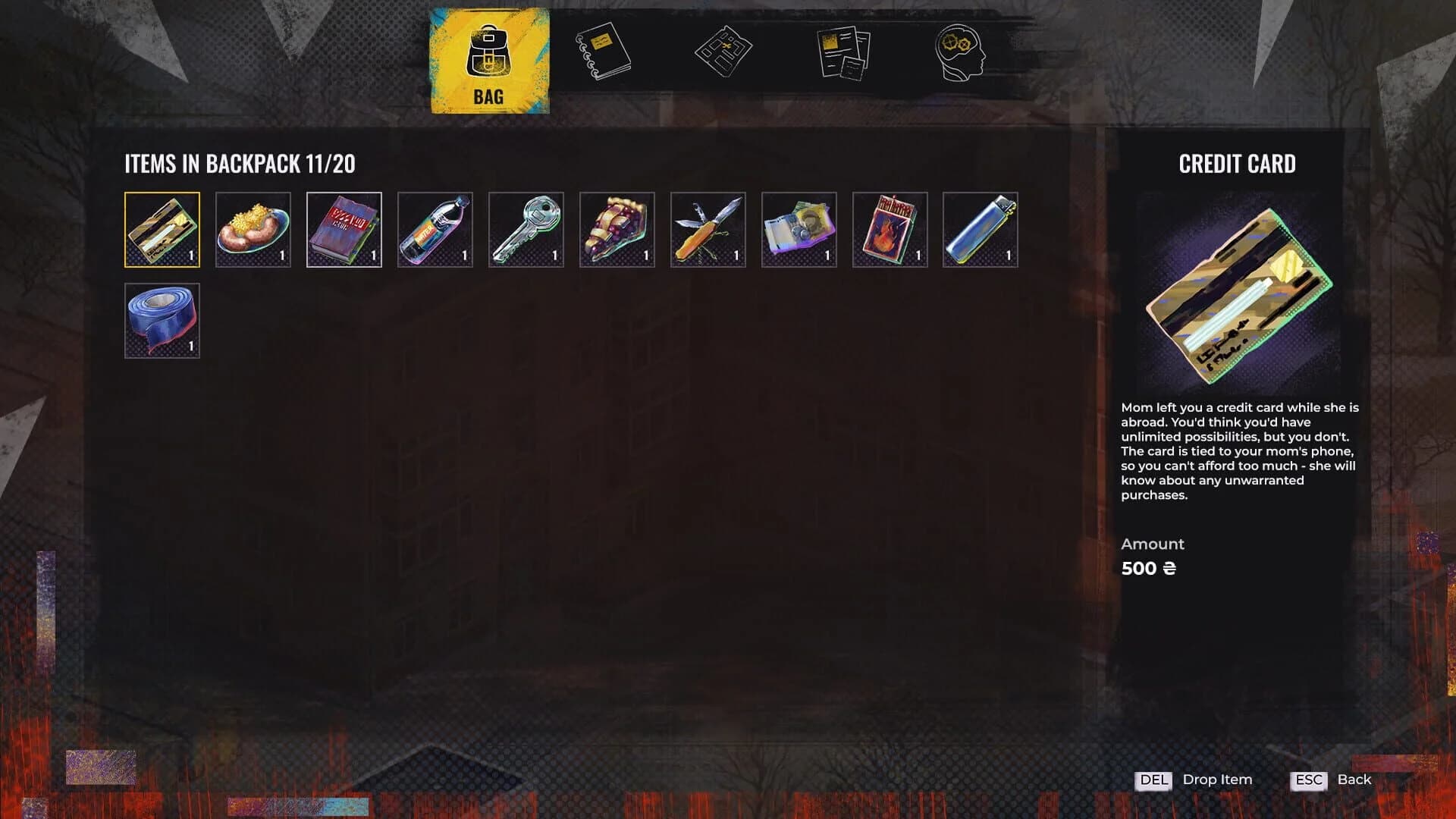Select the slice of pie item
Screen dimensions: 1456x819
pyautogui.click(x=617, y=230)
